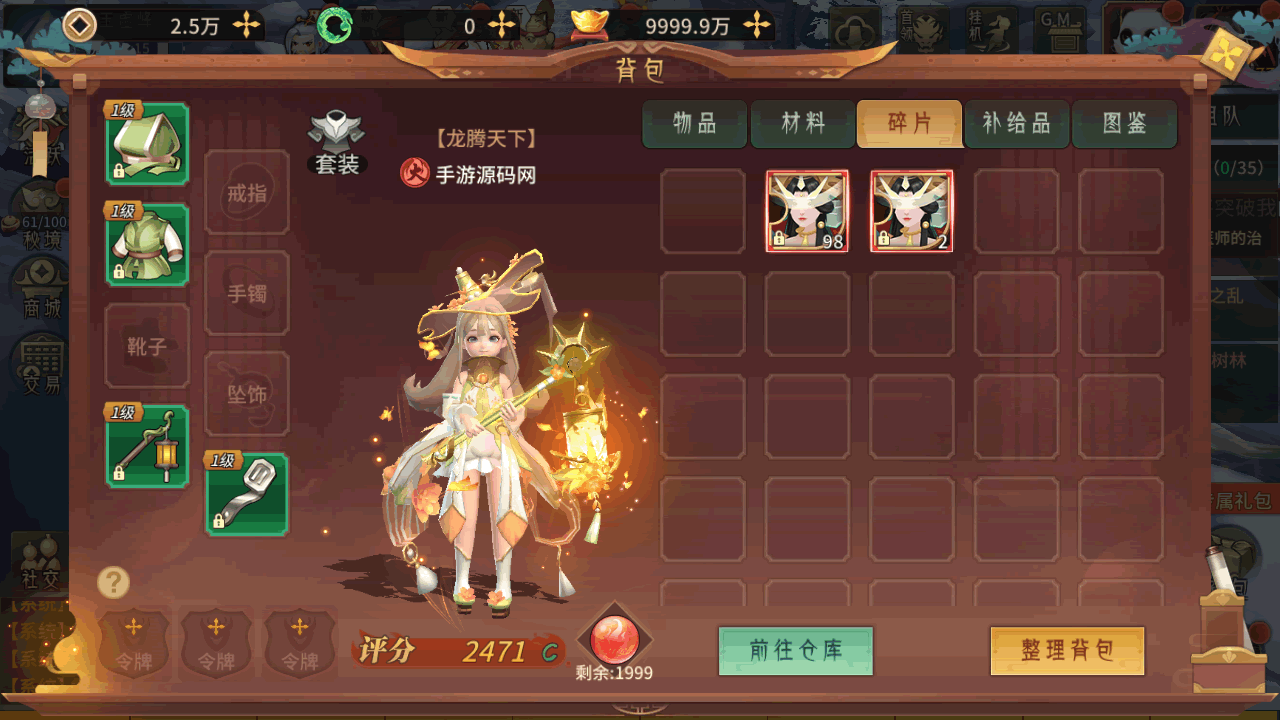Viewport: 1280px width, 720px height.
Task: Add gold ingots with the plus button
Action: click(758, 26)
